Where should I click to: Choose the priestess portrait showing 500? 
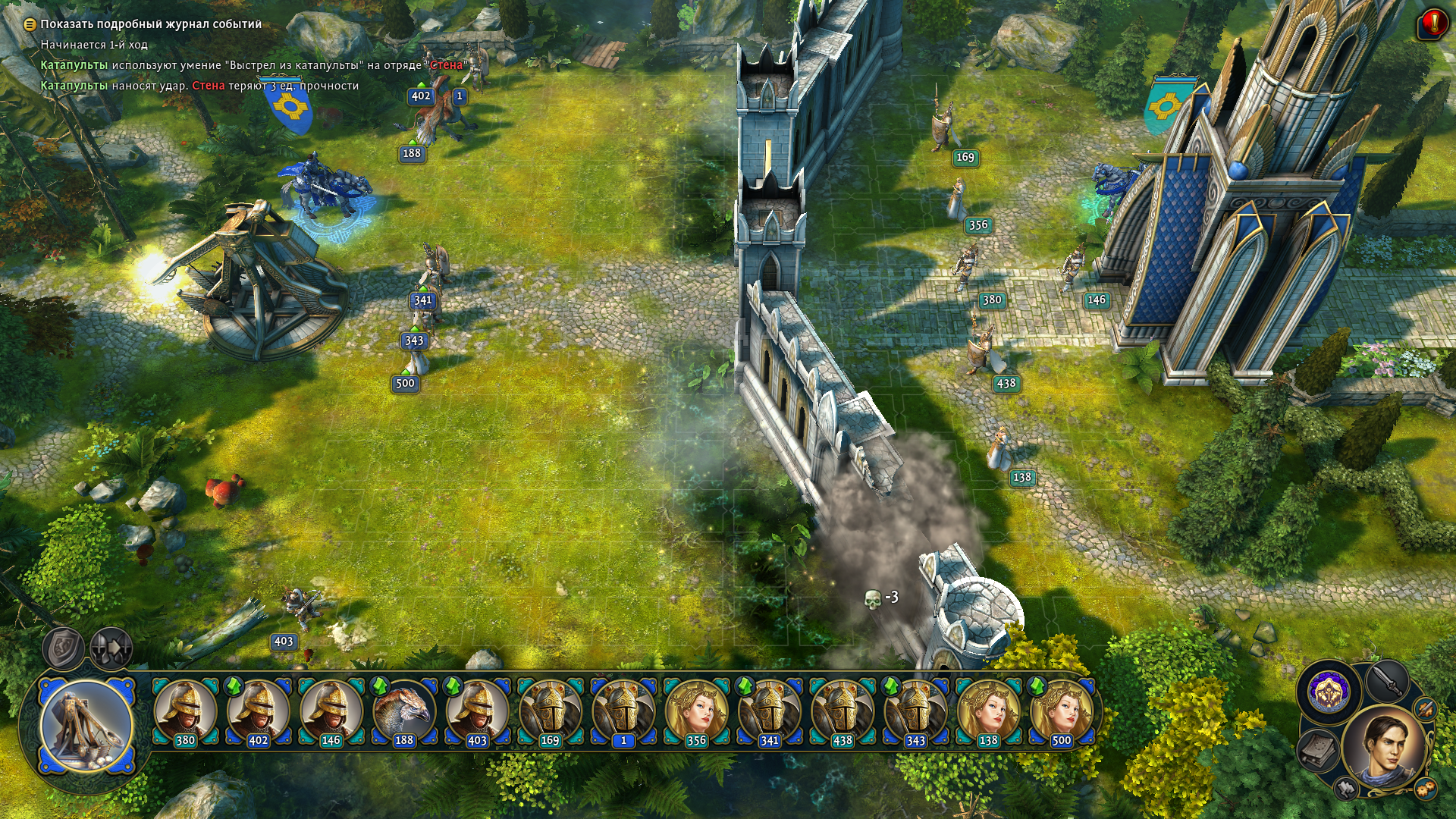point(1061,712)
